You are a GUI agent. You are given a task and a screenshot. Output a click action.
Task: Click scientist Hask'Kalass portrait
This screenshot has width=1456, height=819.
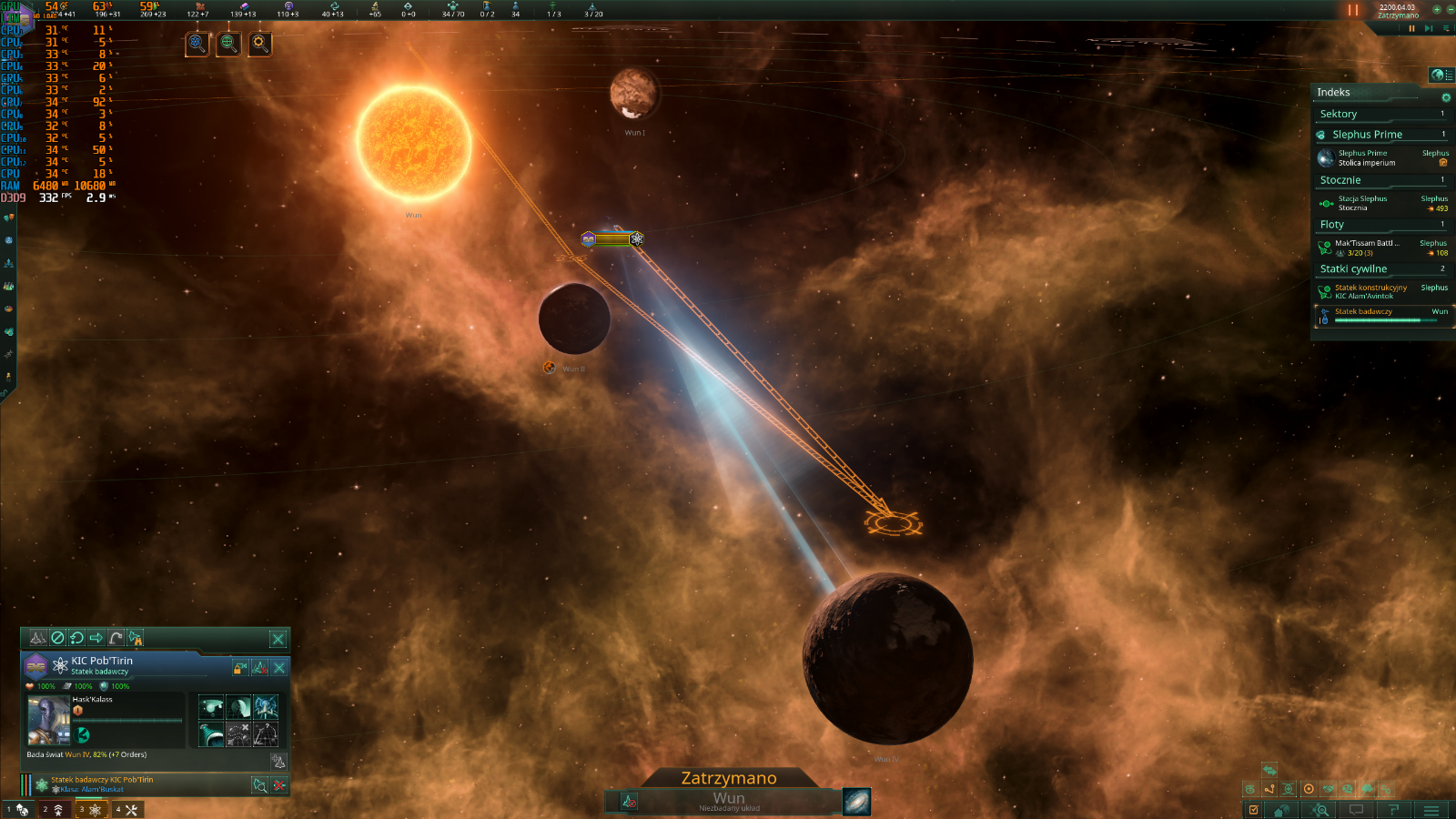(48, 721)
